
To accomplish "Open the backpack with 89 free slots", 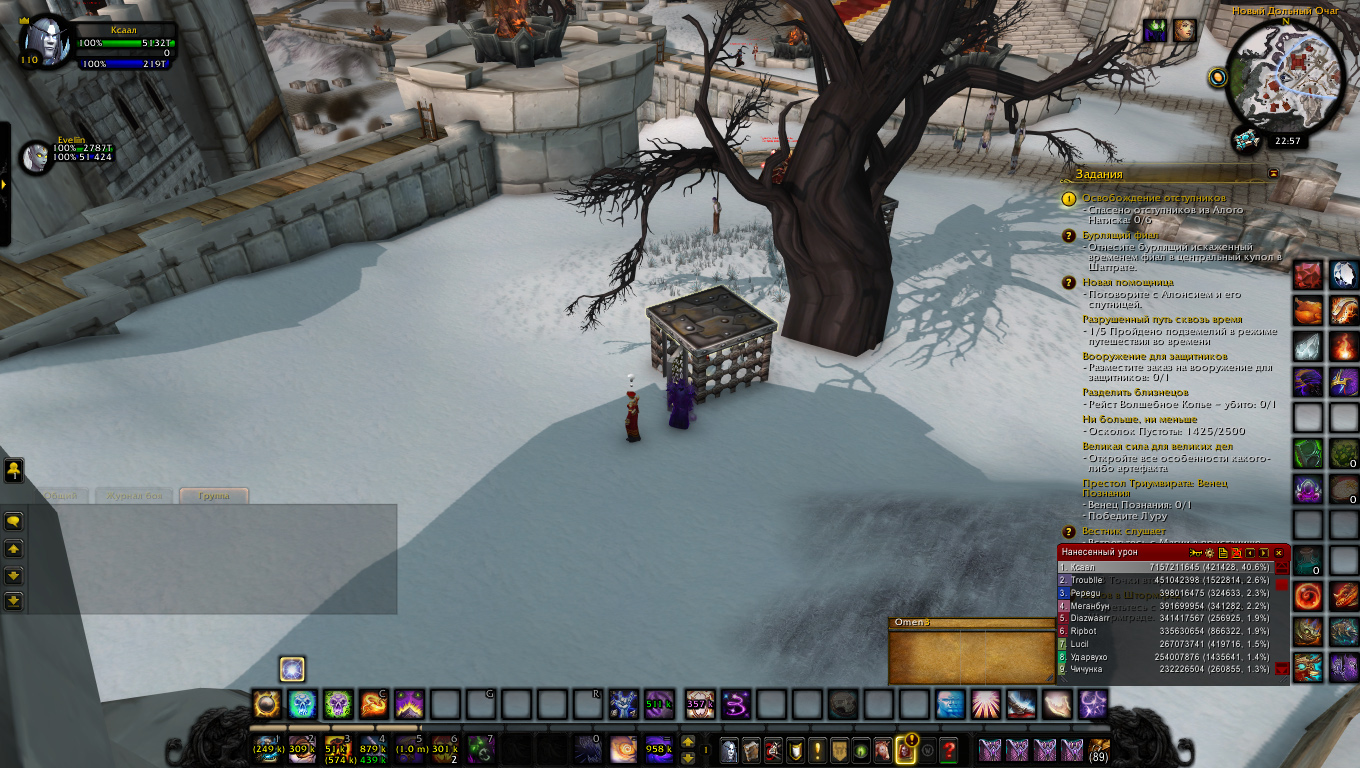I will click(x=1099, y=748).
